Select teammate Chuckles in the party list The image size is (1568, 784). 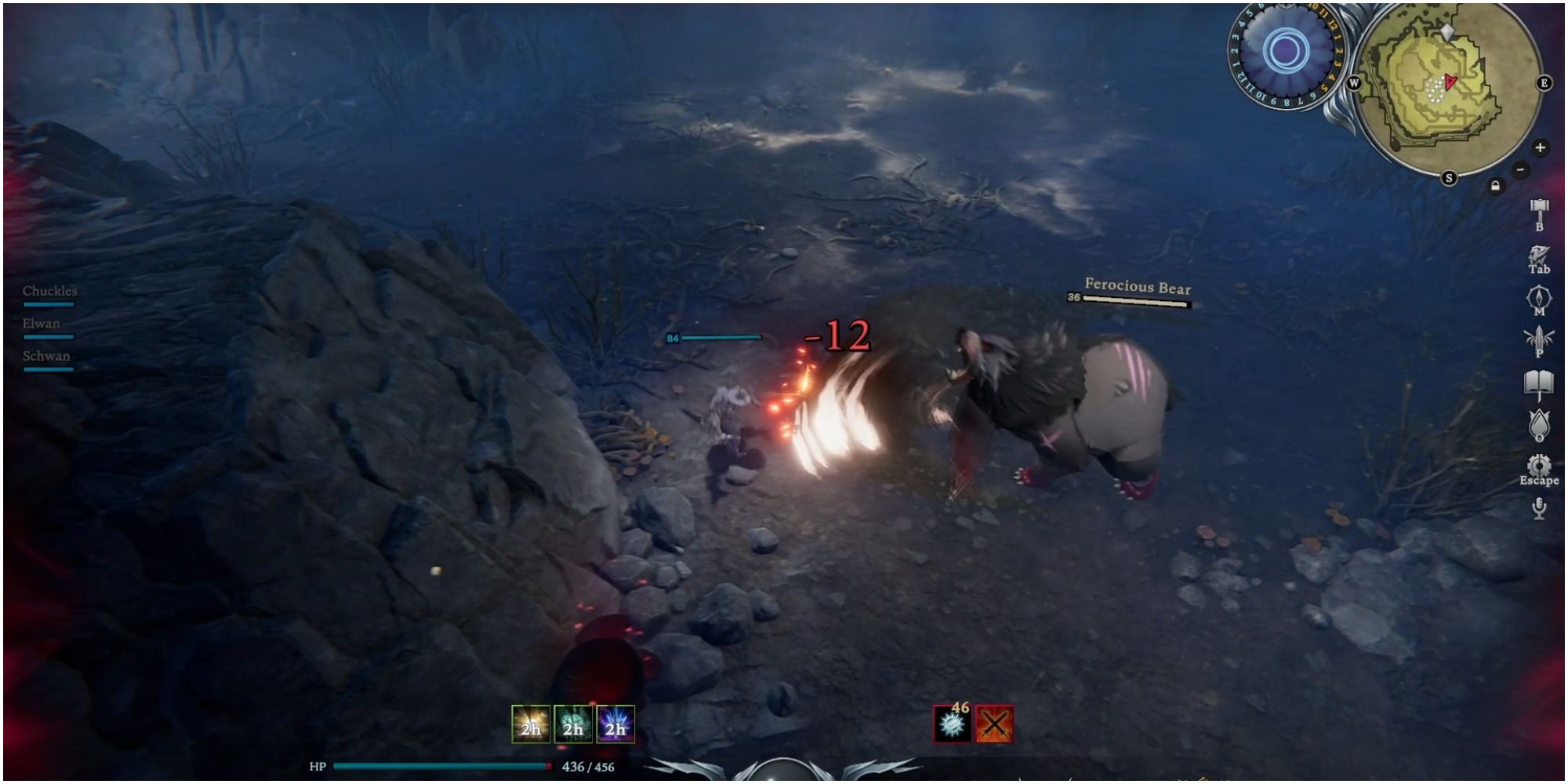point(49,290)
